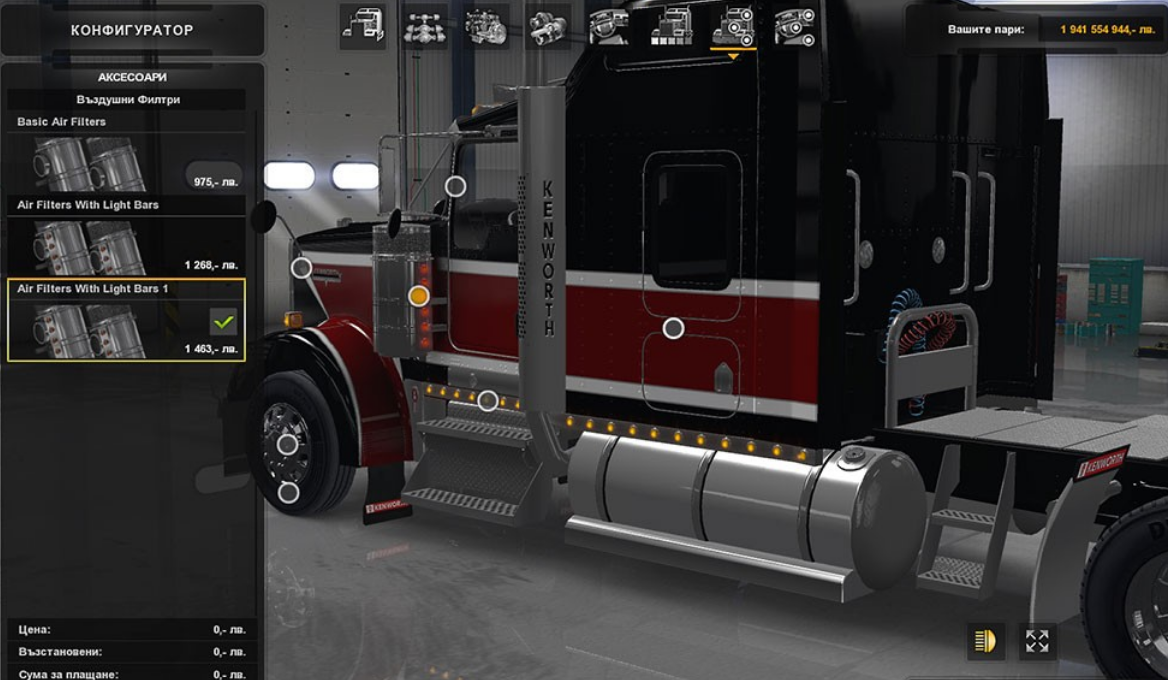Select the Basic Air Filters option
The image size is (1168, 680).
(x=126, y=162)
